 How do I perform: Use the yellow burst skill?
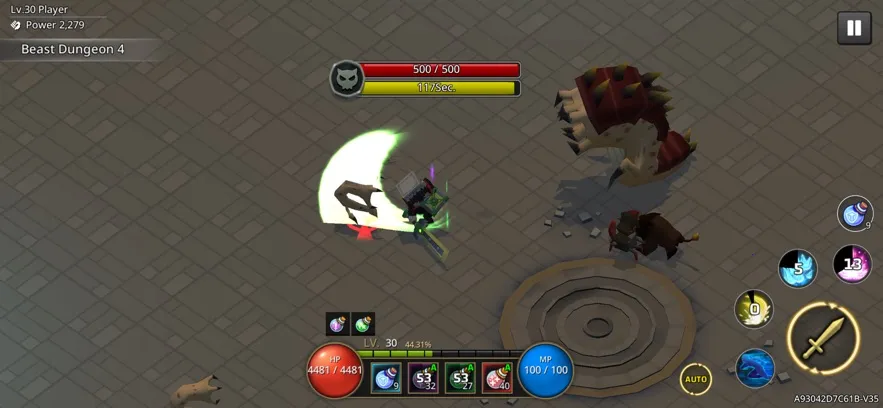click(x=753, y=309)
